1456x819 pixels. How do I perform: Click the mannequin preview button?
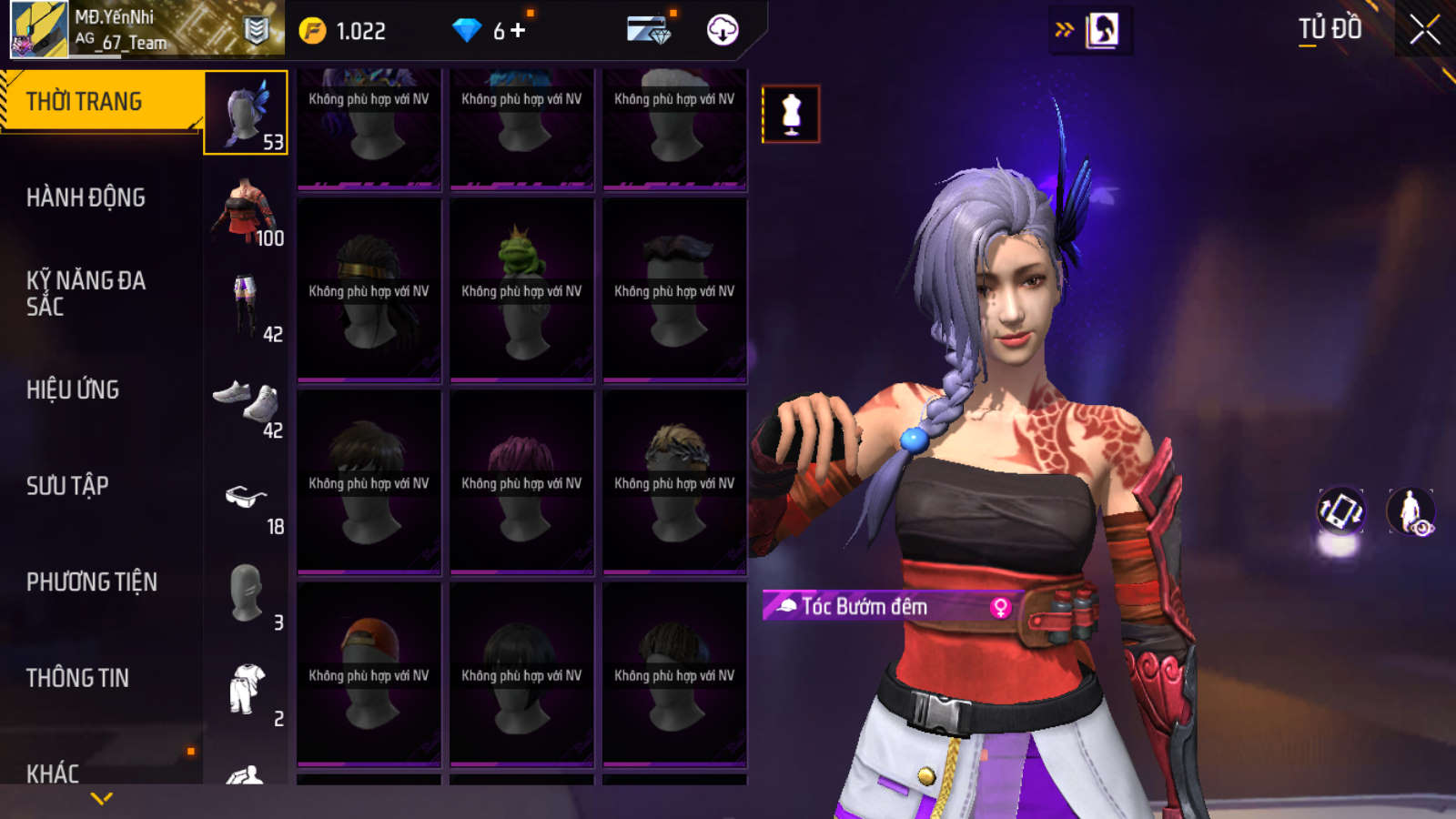coord(791,114)
